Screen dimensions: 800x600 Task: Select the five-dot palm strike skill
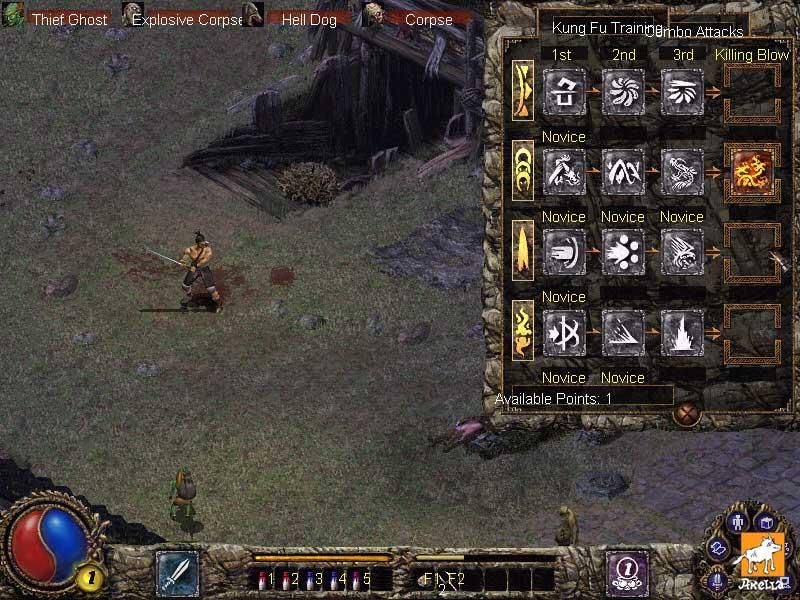pos(623,252)
